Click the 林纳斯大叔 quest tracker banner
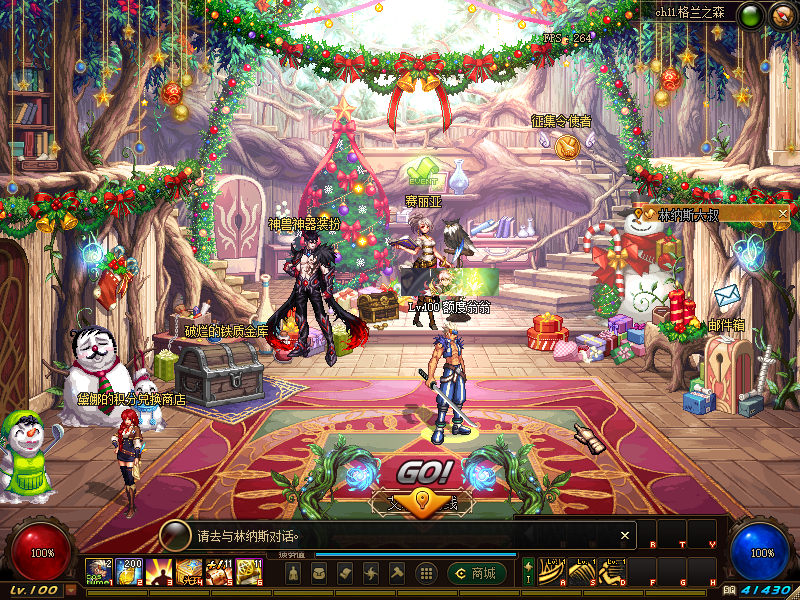The width and height of the screenshot is (800, 600). [x=700, y=214]
